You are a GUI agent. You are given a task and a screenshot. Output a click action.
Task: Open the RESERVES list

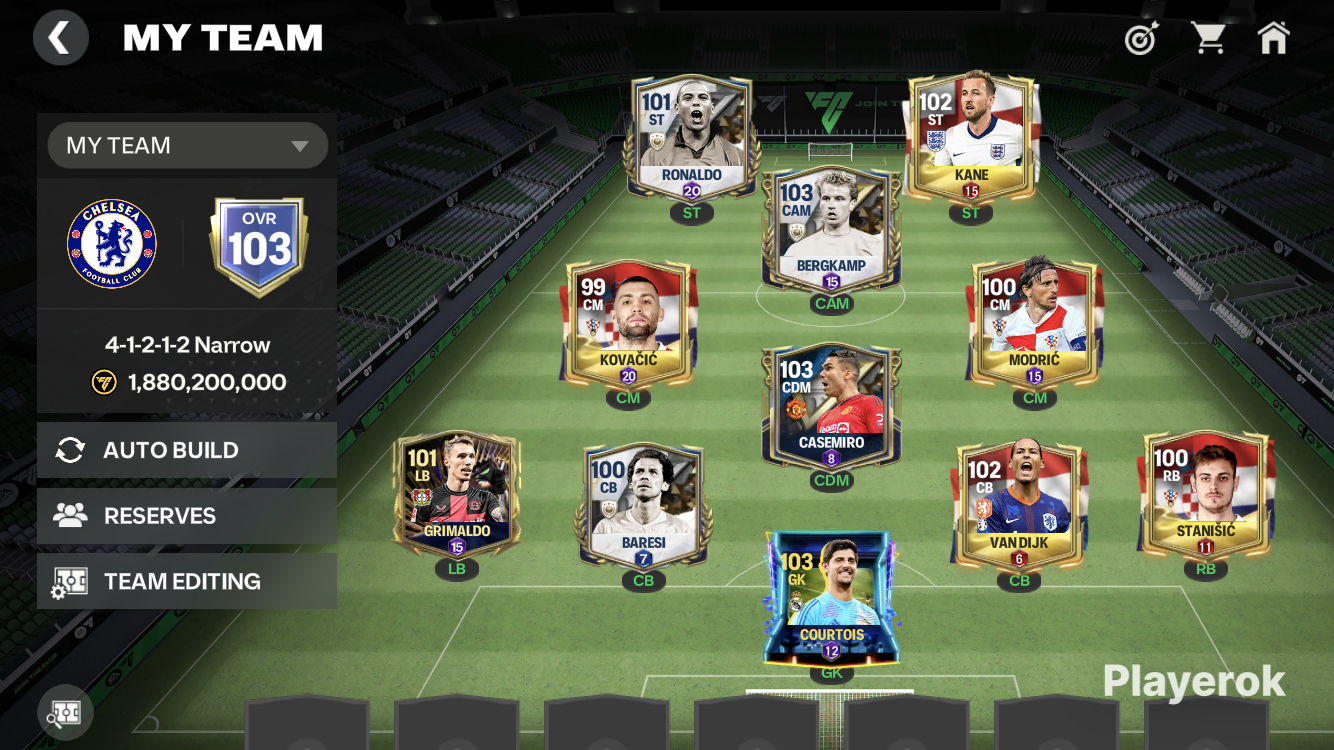[187, 516]
